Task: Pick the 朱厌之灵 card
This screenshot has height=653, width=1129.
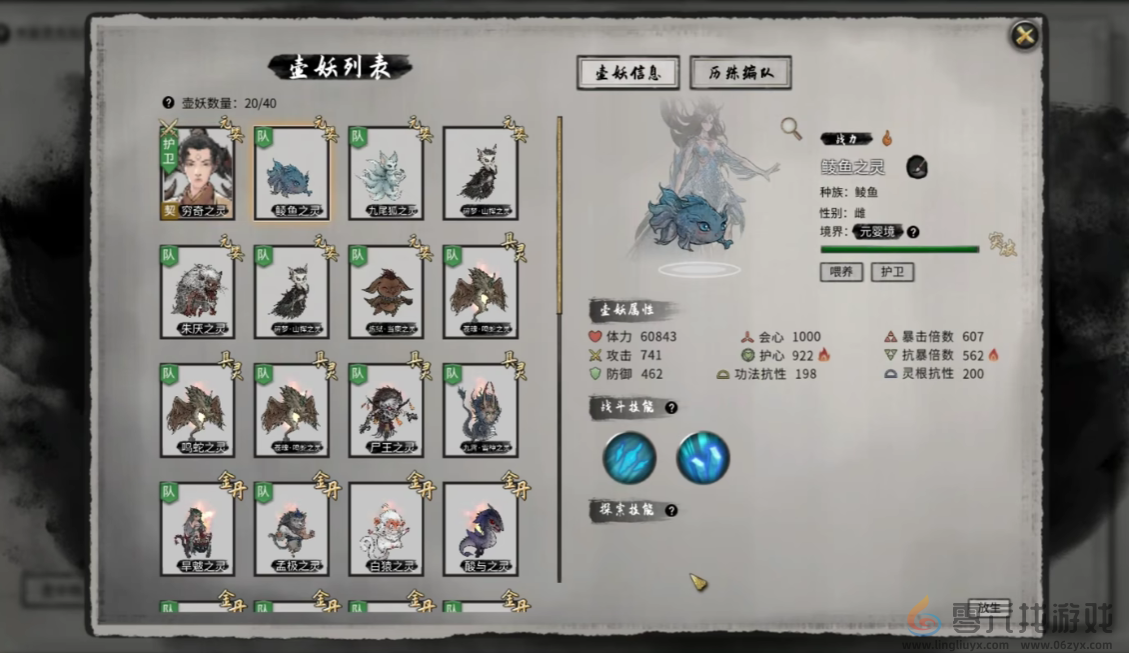Action: pyautogui.click(x=198, y=292)
